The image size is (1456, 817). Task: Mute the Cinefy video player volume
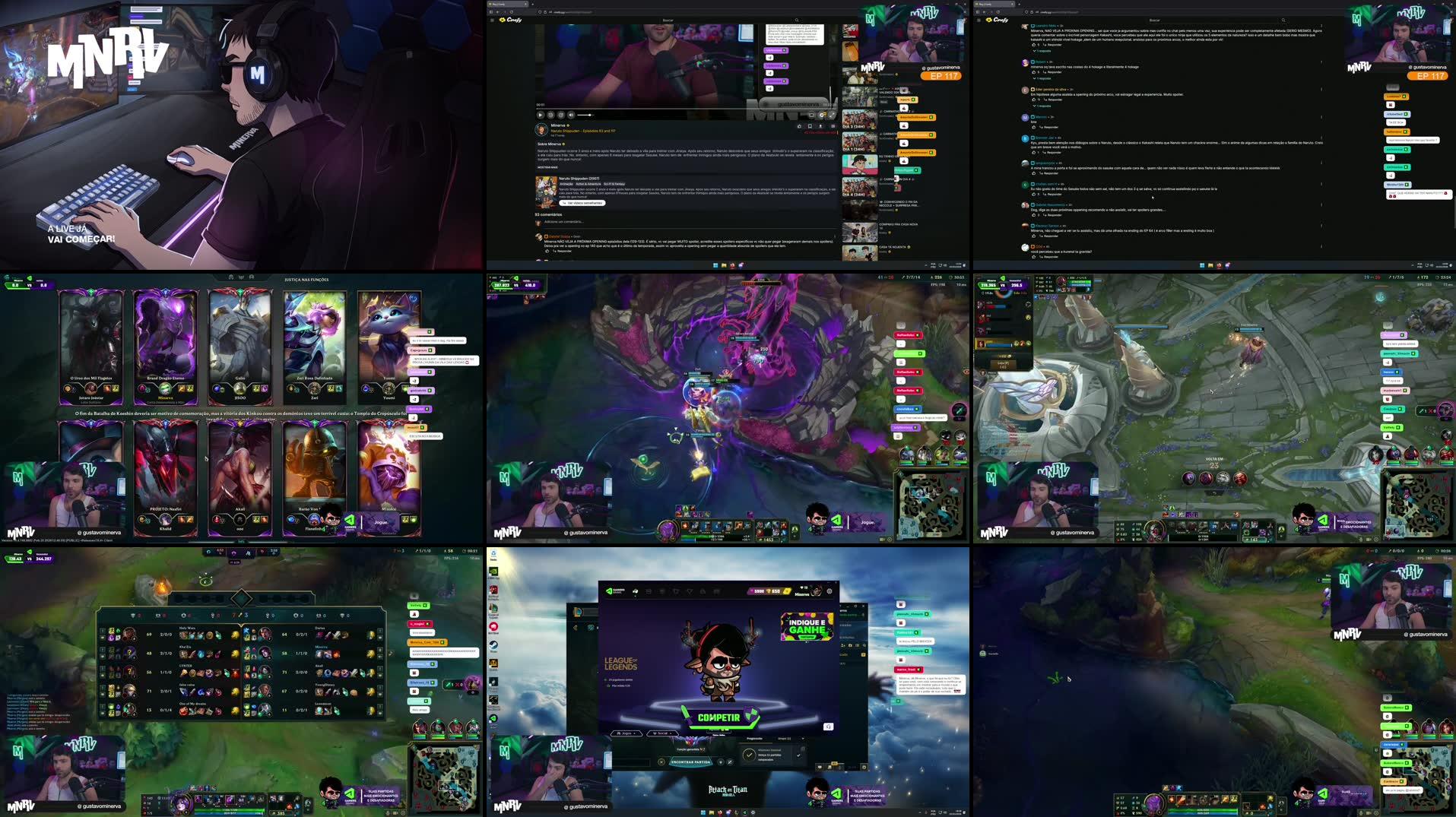tap(570, 116)
